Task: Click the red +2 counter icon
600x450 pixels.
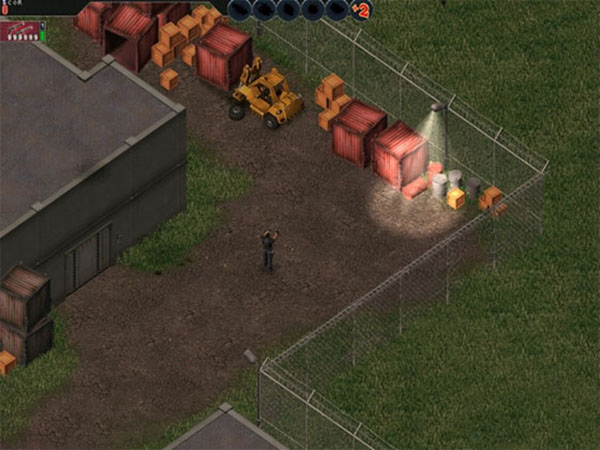Action: (x=361, y=11)
